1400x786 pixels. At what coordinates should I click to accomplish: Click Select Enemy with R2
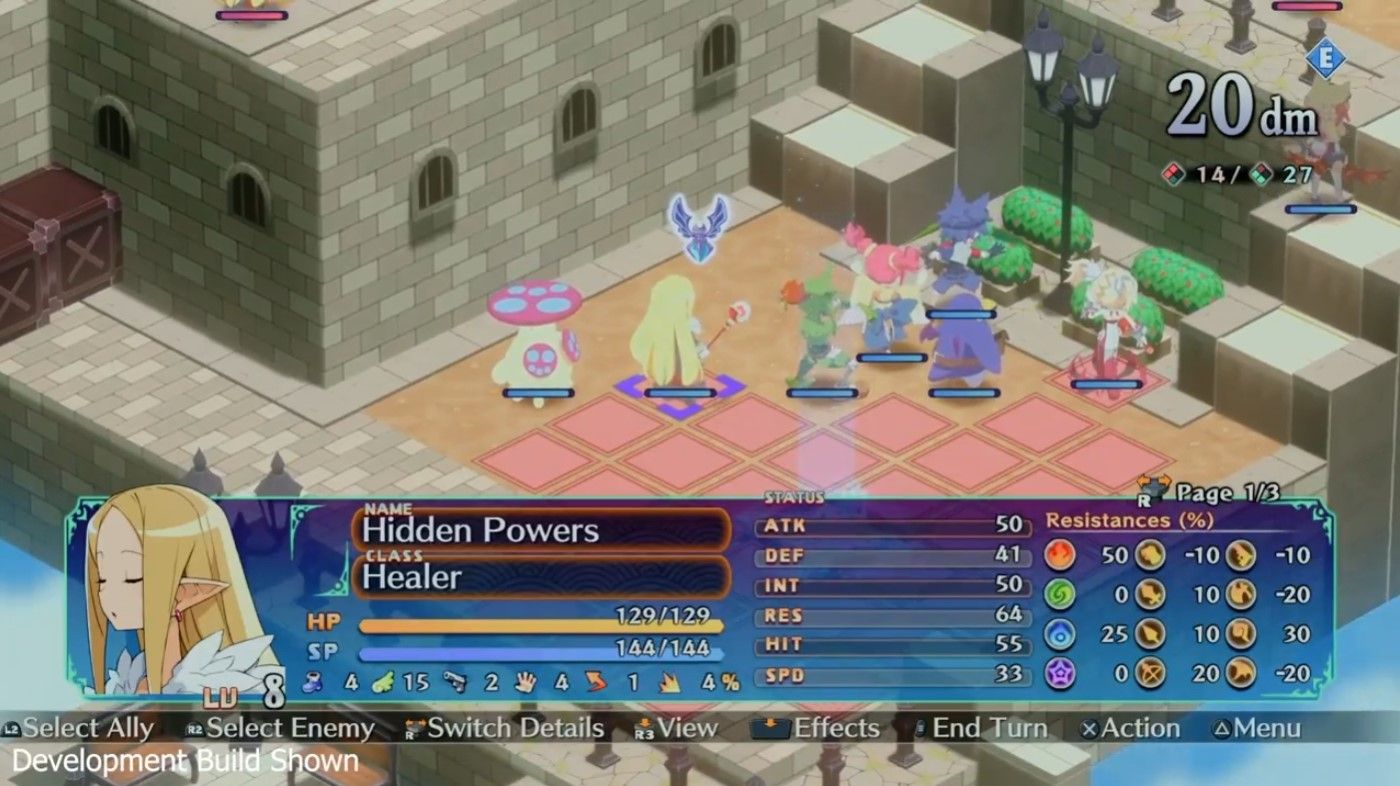[290, 729]
